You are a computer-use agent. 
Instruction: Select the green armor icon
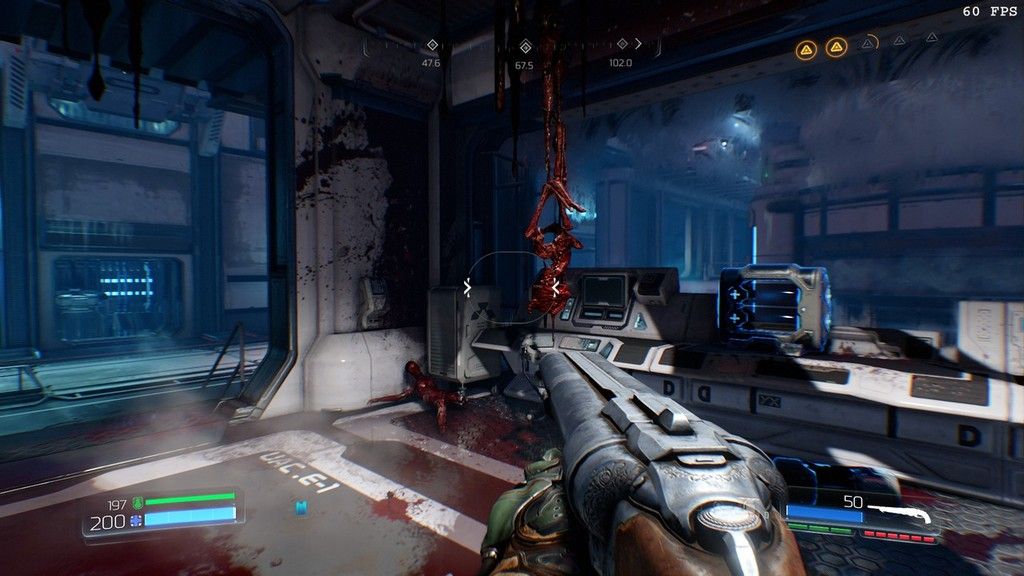click(x=138, y=501)
